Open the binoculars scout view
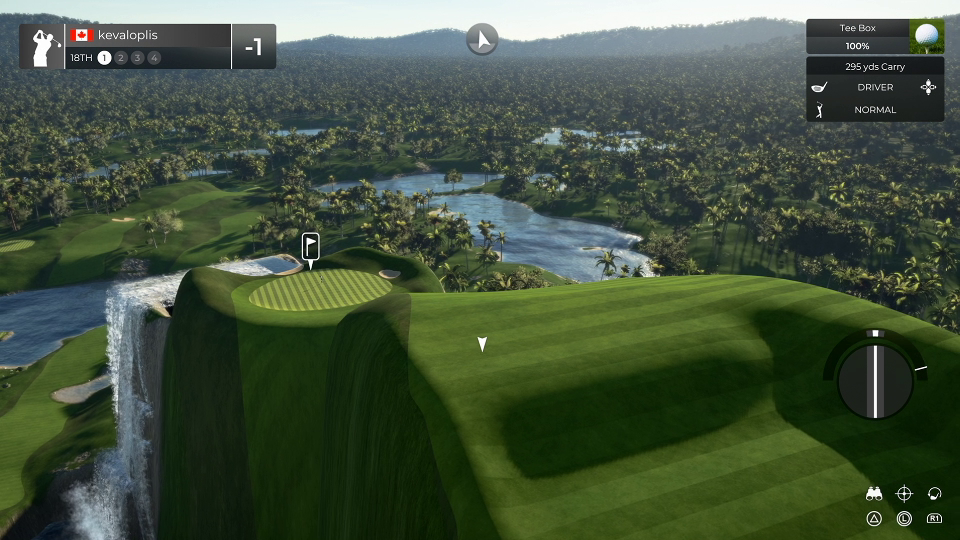 click(874, 493)
